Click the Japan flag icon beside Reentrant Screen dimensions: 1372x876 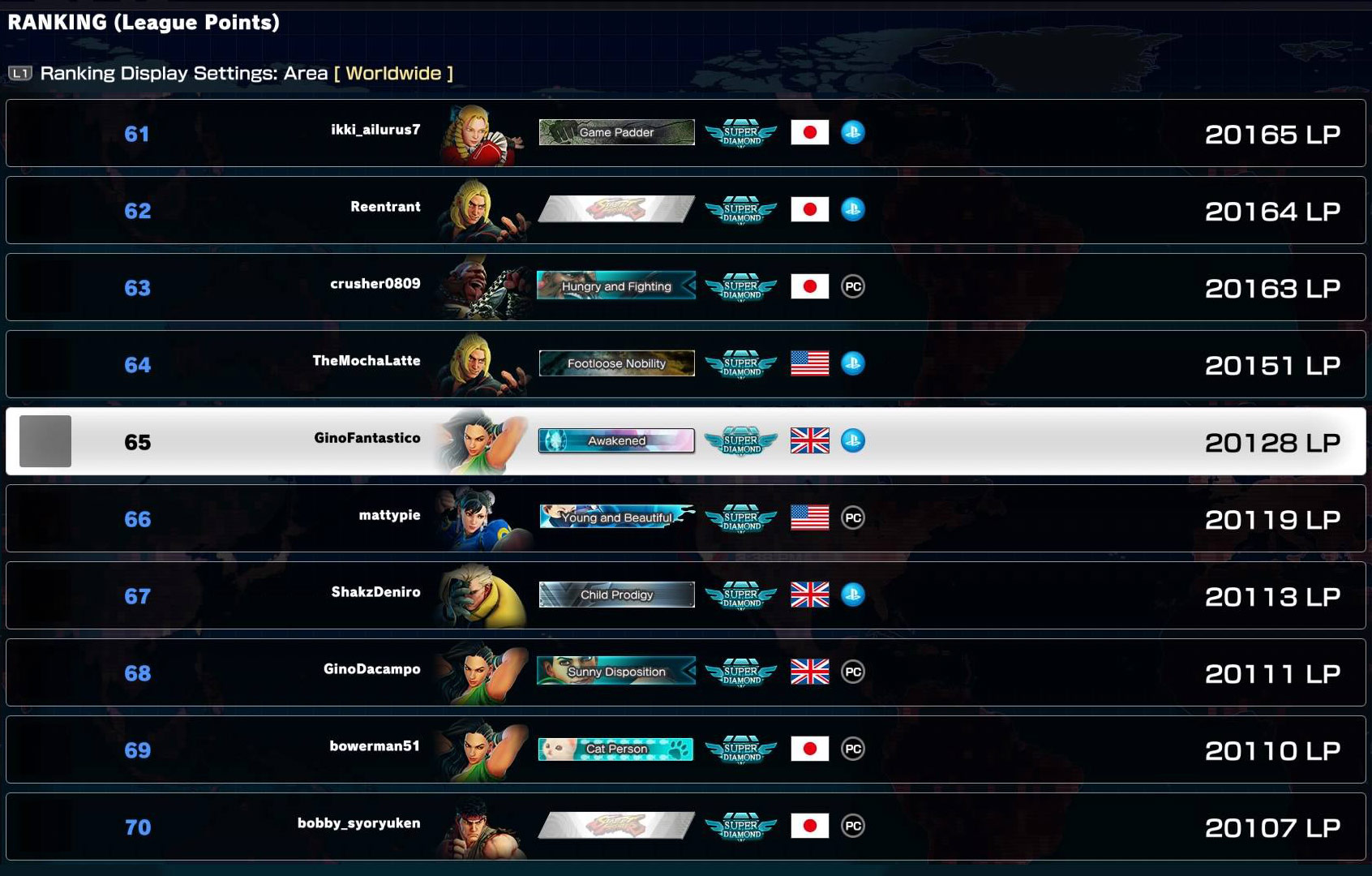tap(809, 209)
